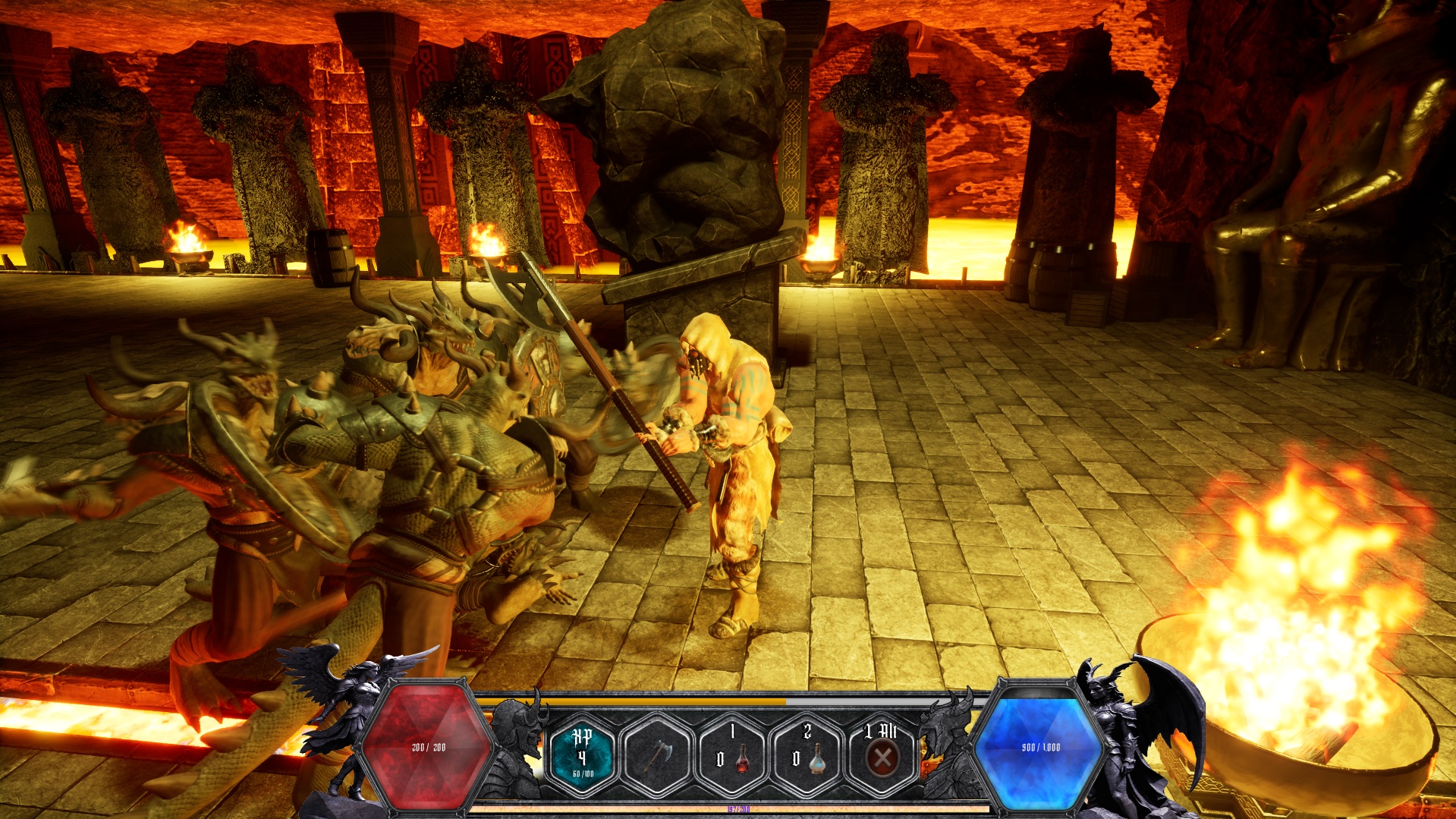Activate the Alt skill slot with X icon
The image size is (1456, 819).
point(882,754)
